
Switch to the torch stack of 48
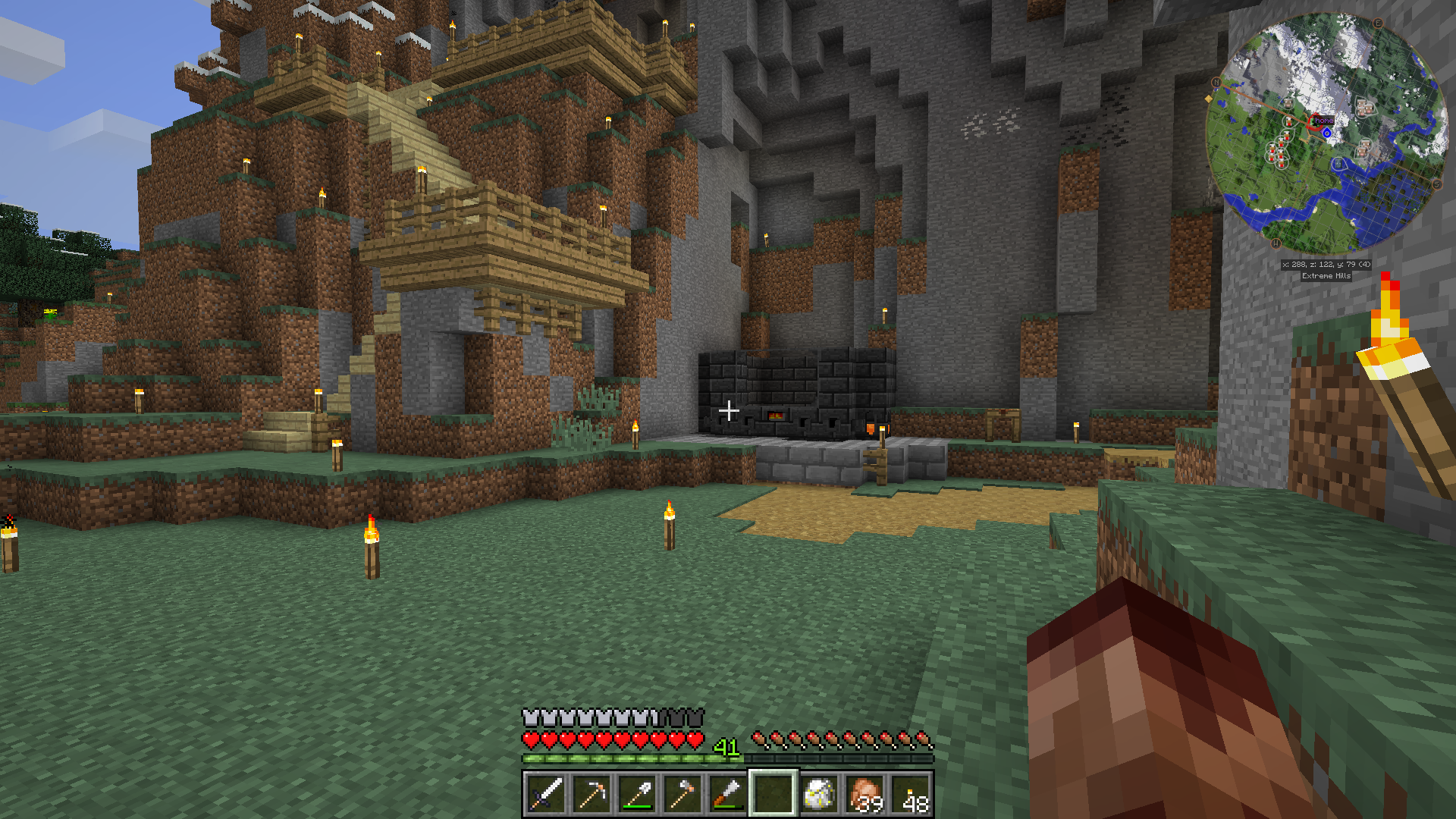(x=911, y=794)
